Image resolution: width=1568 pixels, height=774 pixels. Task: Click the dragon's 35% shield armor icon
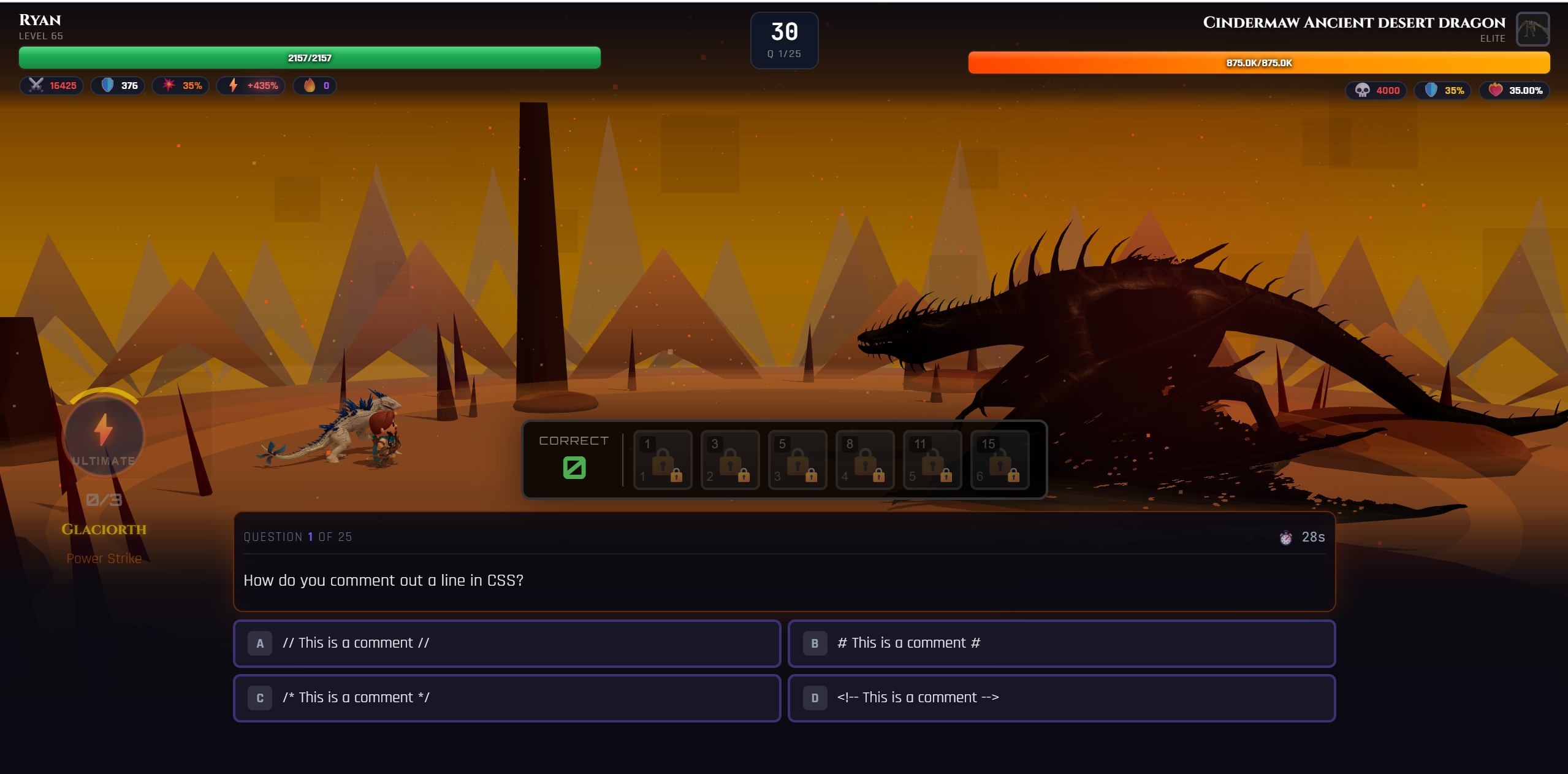point(1433,90)
